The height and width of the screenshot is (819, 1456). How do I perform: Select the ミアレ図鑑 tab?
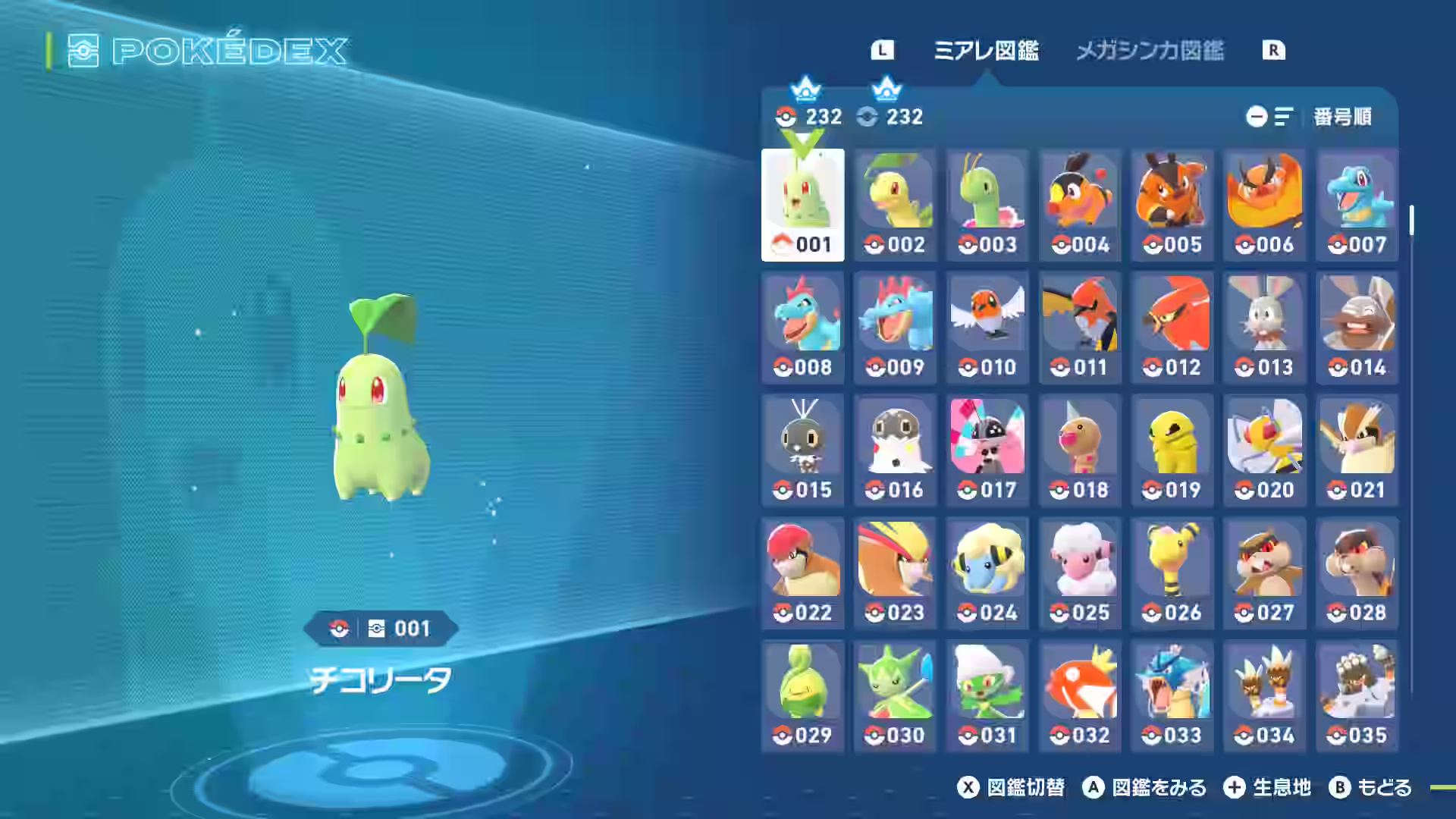988,52
